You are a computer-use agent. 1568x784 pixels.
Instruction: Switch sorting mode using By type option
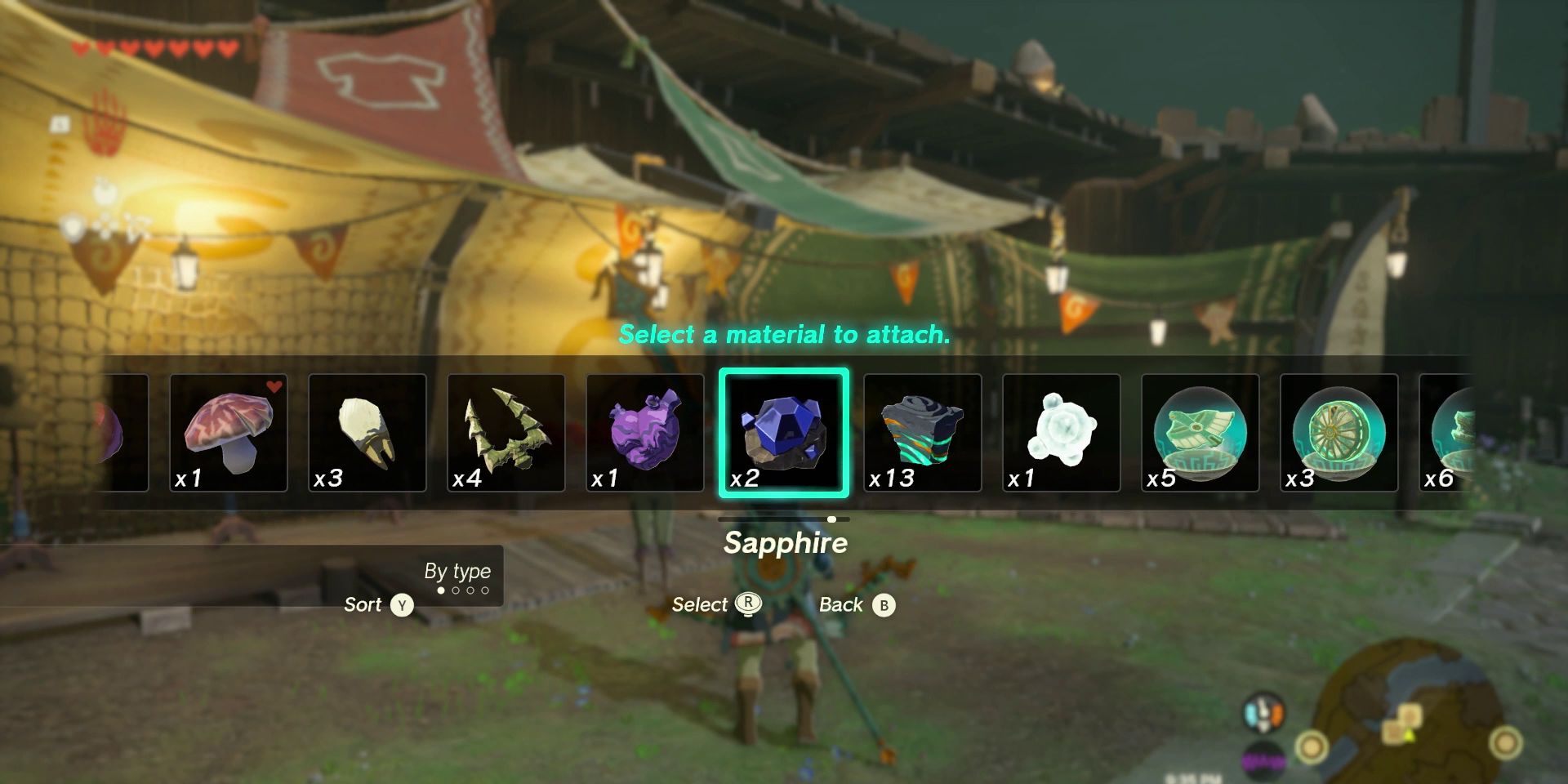click(x=459, y=572)
